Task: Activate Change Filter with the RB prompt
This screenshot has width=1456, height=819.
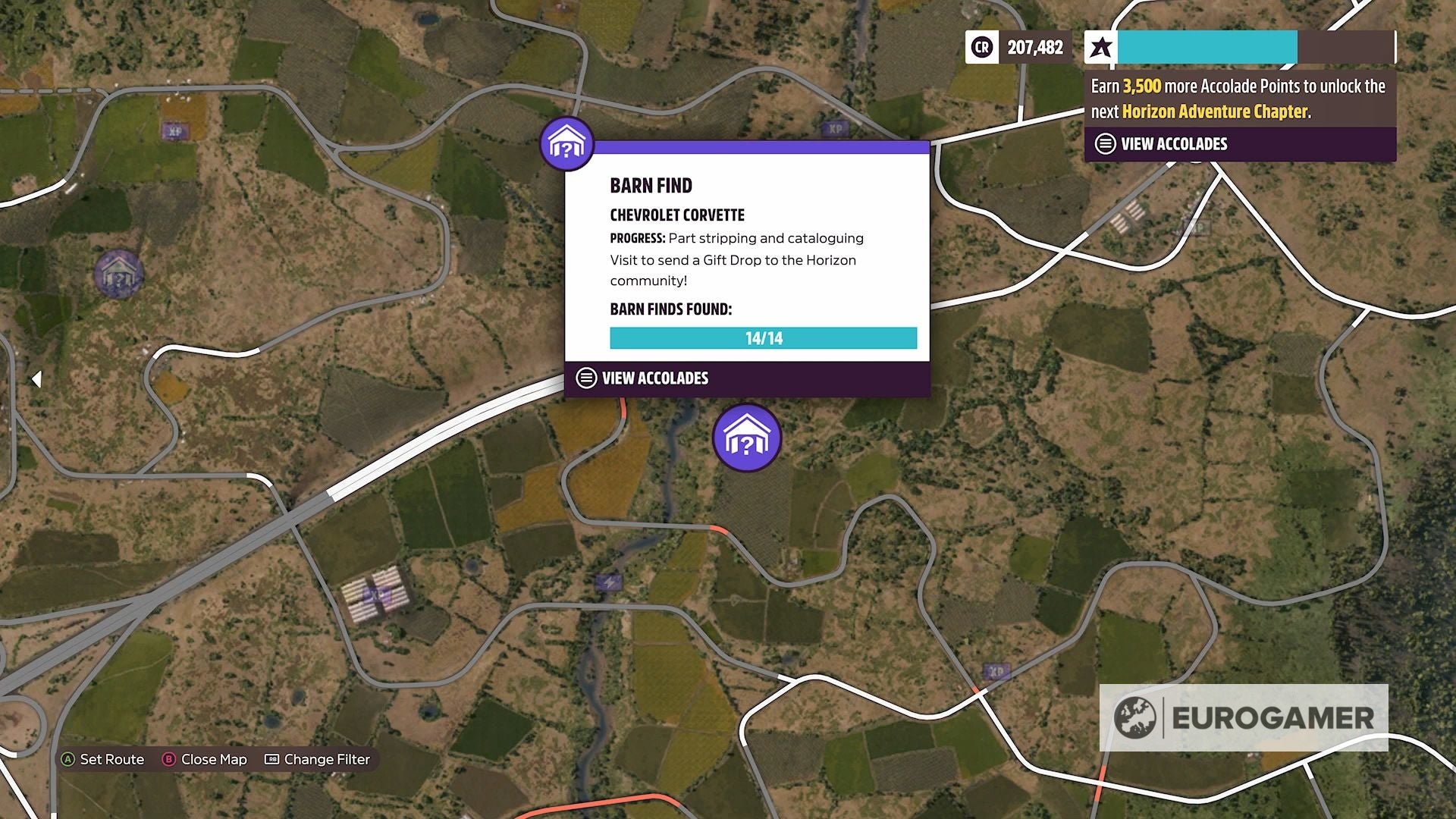Action: [x=325, y=759]
